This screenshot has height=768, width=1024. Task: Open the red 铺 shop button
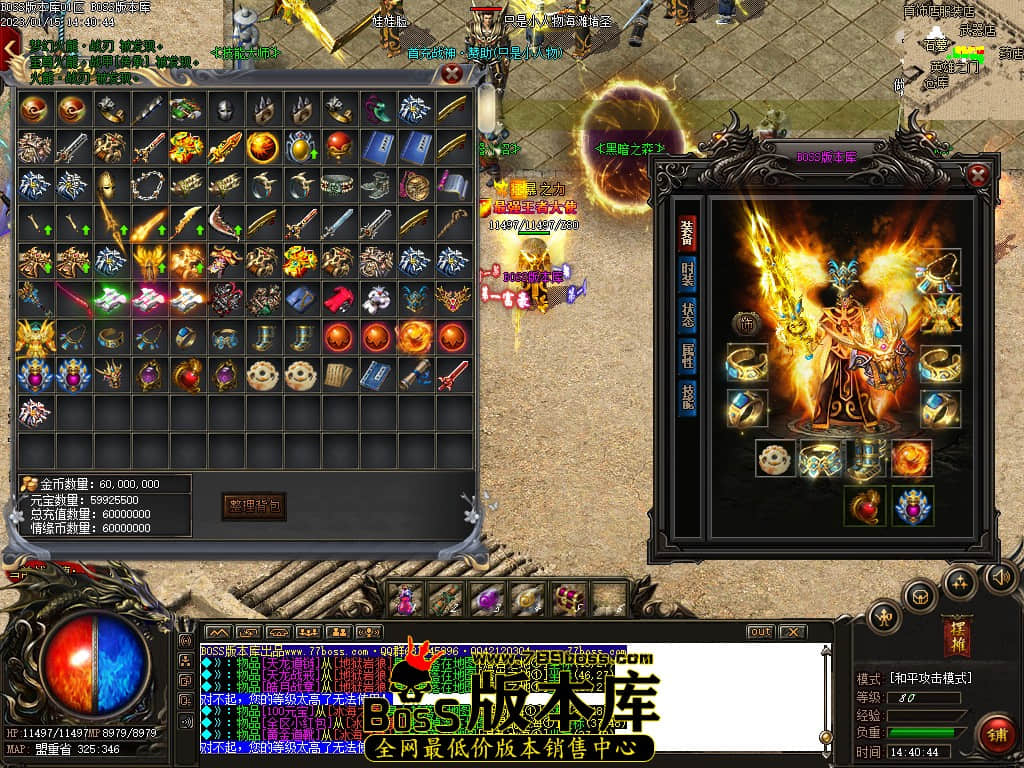coord(996,735)
